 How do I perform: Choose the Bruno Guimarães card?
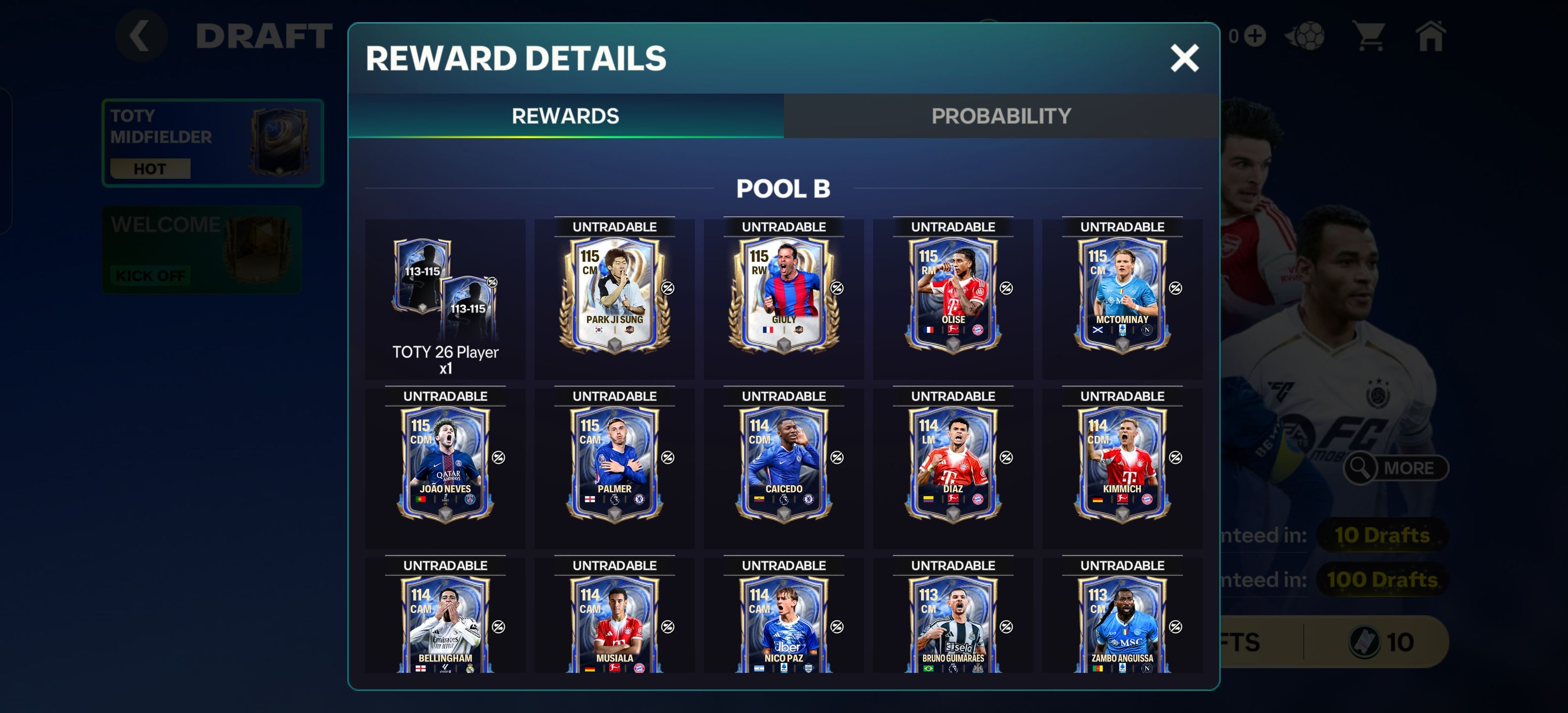(953, 627)
